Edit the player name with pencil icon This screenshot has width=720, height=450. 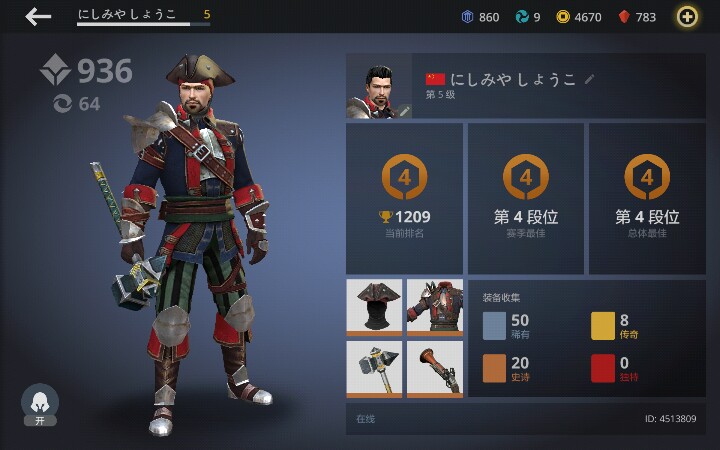tap(590, 78)
